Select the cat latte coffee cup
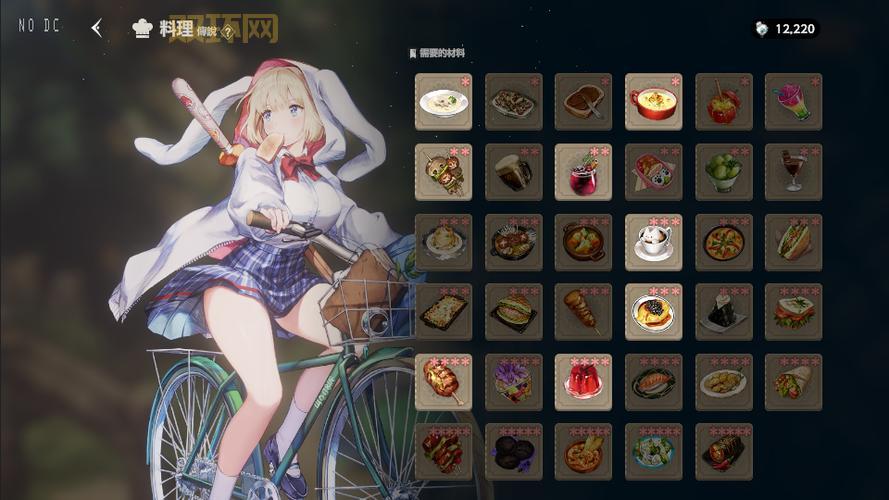 tap(653, 242)
